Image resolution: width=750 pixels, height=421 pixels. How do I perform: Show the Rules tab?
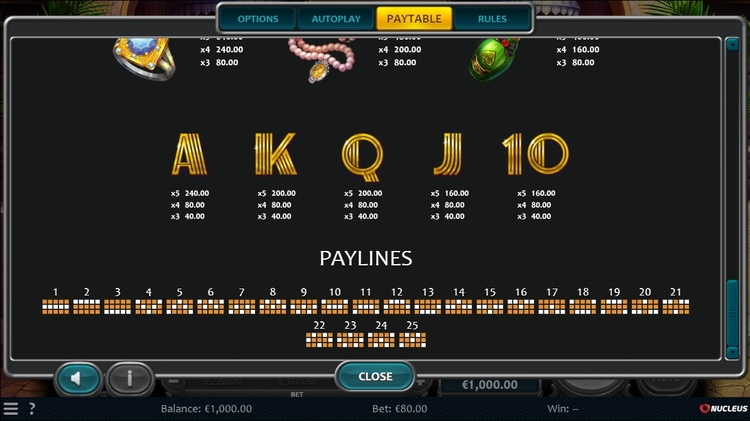click(492, 19)
